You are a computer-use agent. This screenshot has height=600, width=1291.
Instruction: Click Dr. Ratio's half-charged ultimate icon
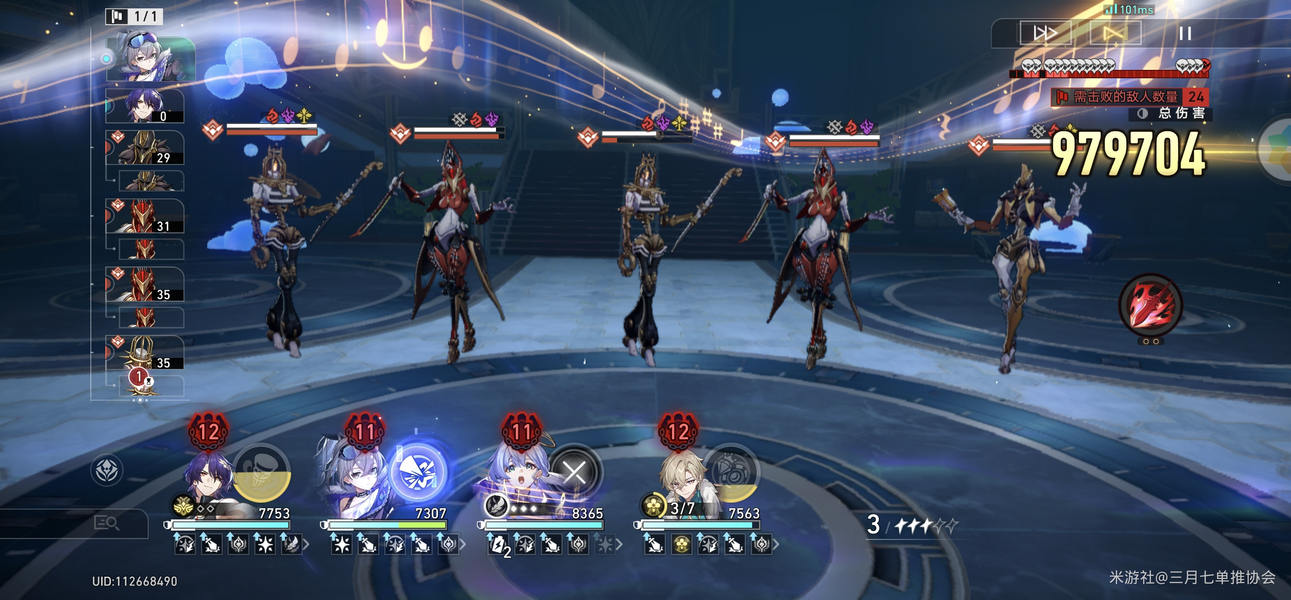point(262,471)
